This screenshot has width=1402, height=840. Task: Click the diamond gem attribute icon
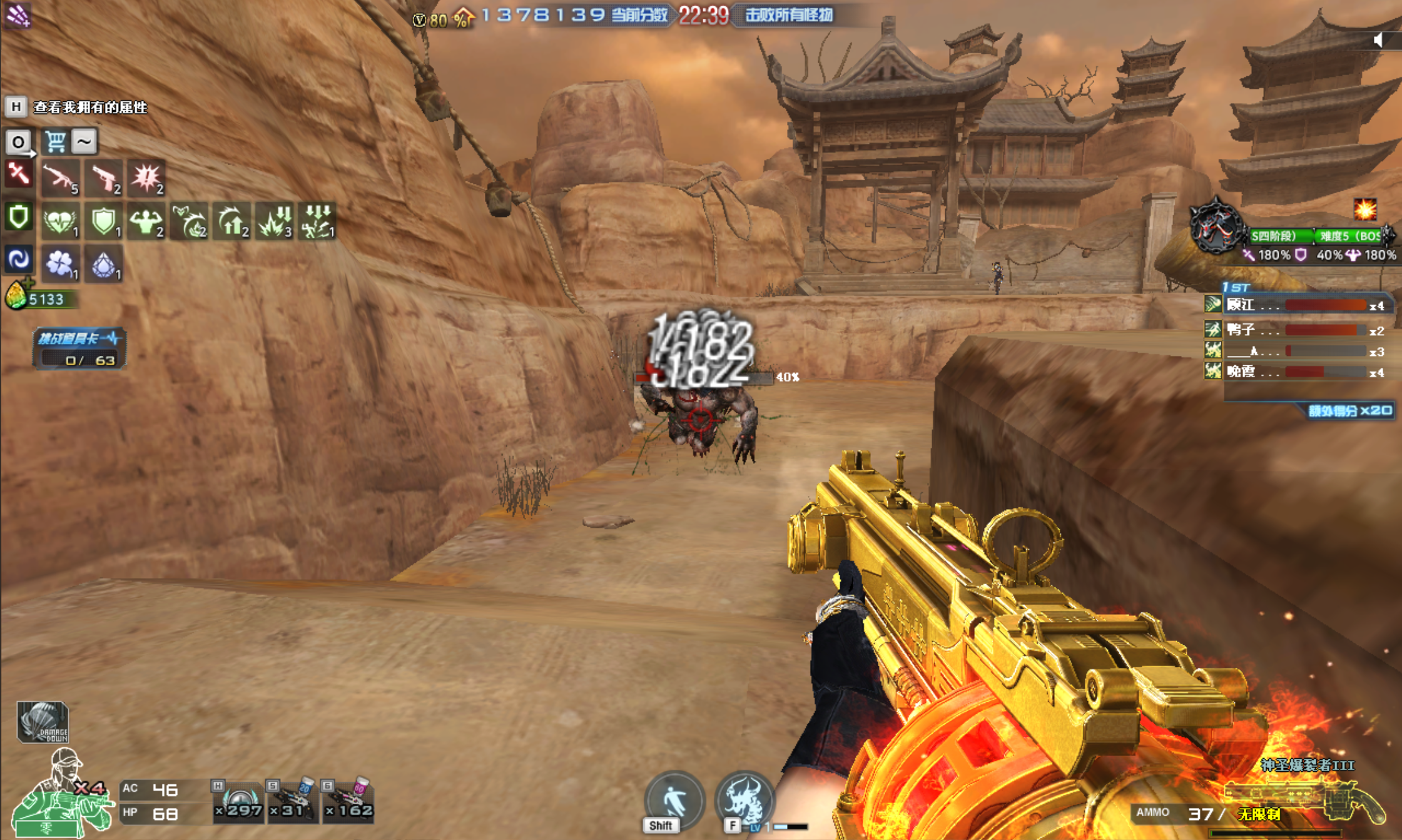tap(104, 265)
